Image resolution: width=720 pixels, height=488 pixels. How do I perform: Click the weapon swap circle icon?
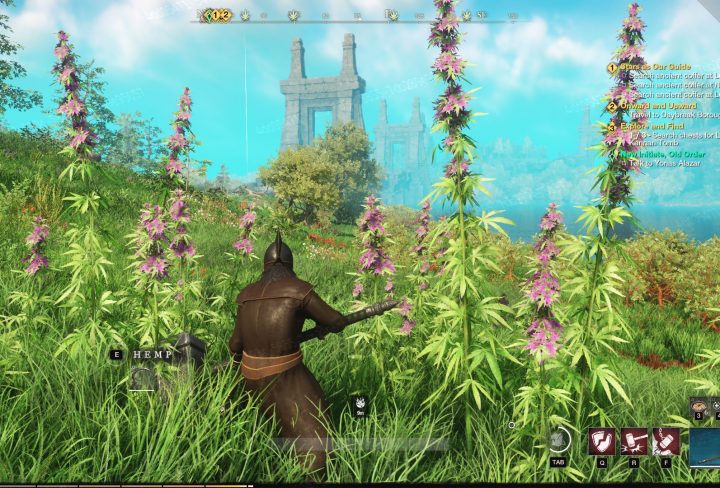pos(559,440)
